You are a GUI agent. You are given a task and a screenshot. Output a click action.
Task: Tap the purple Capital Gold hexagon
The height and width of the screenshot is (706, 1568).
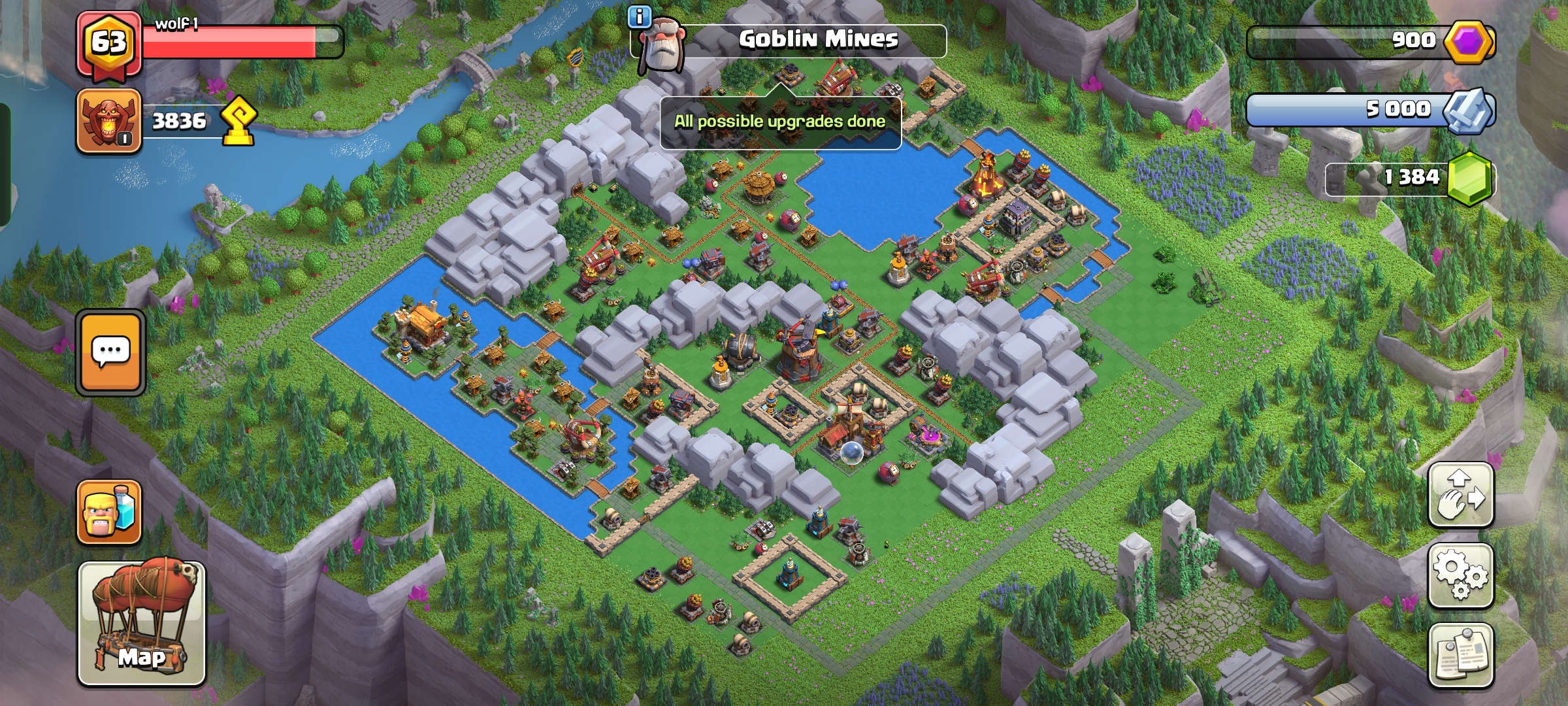coord(1469,41)
